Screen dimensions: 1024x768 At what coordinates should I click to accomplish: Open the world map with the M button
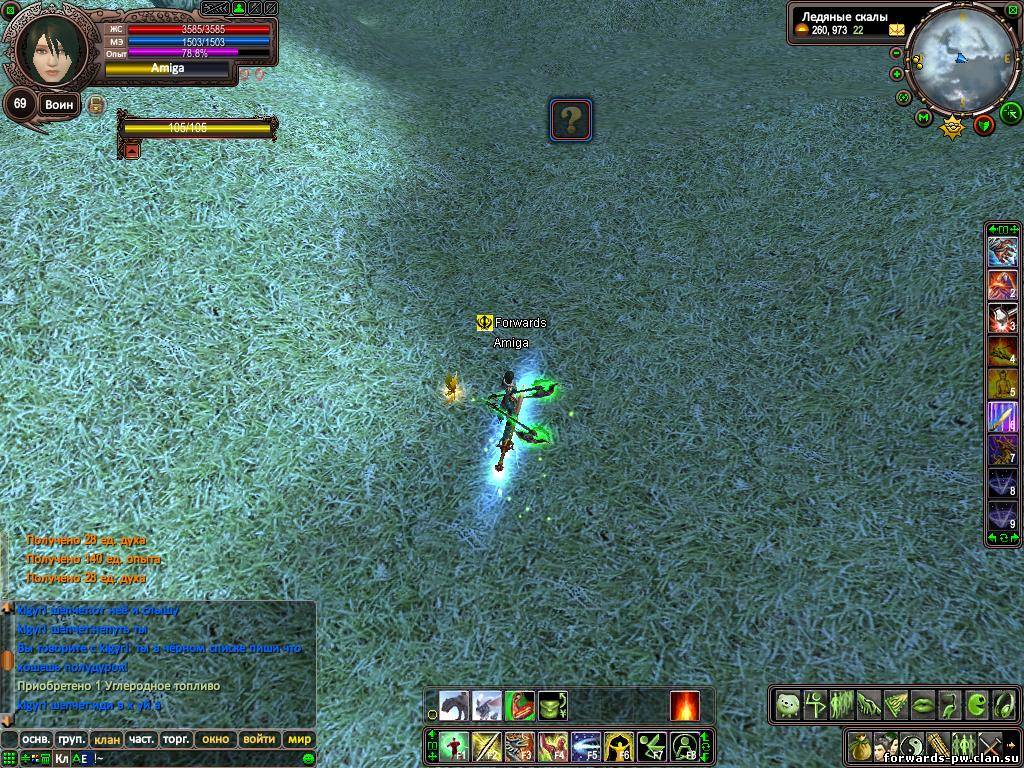click(925, 118)
